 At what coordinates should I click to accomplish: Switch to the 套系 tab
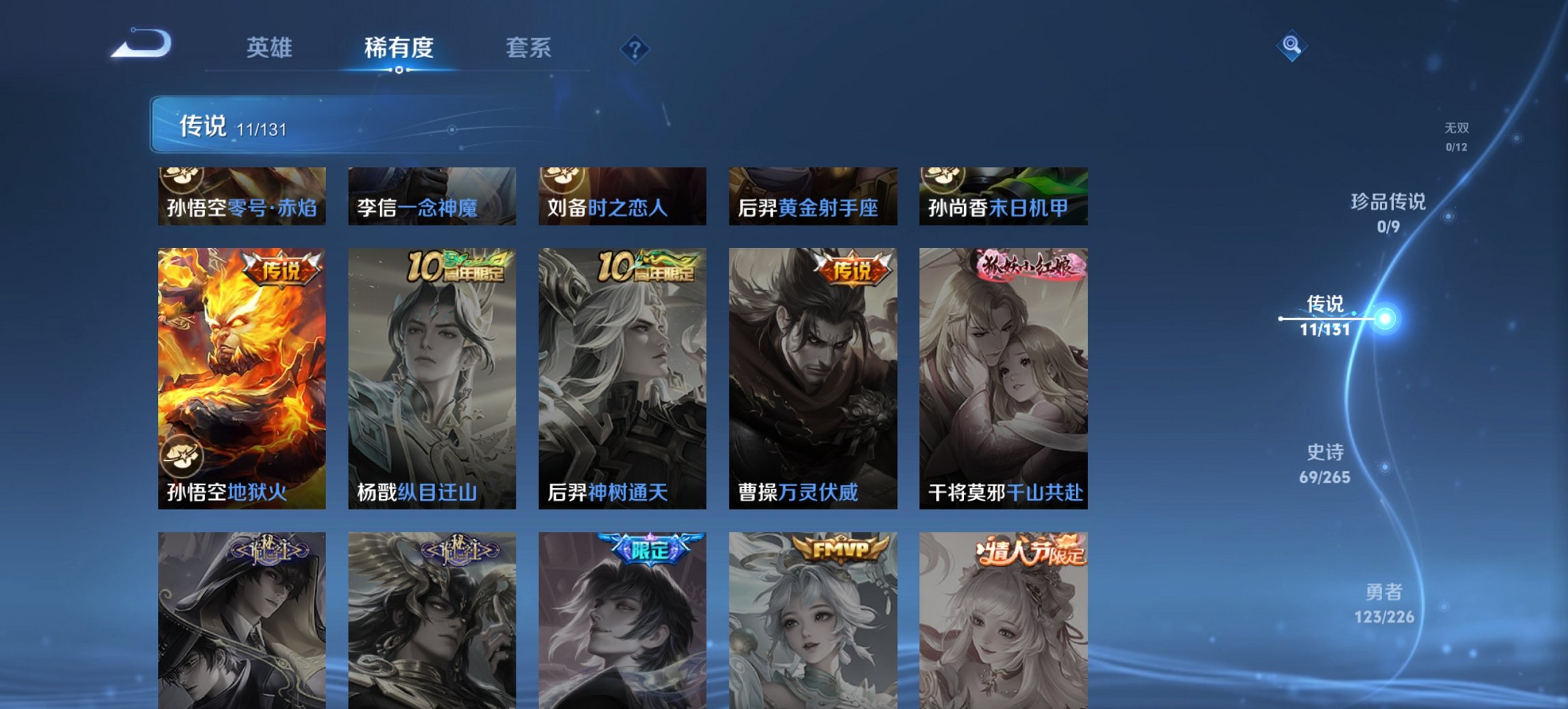(x=529, y=49)
